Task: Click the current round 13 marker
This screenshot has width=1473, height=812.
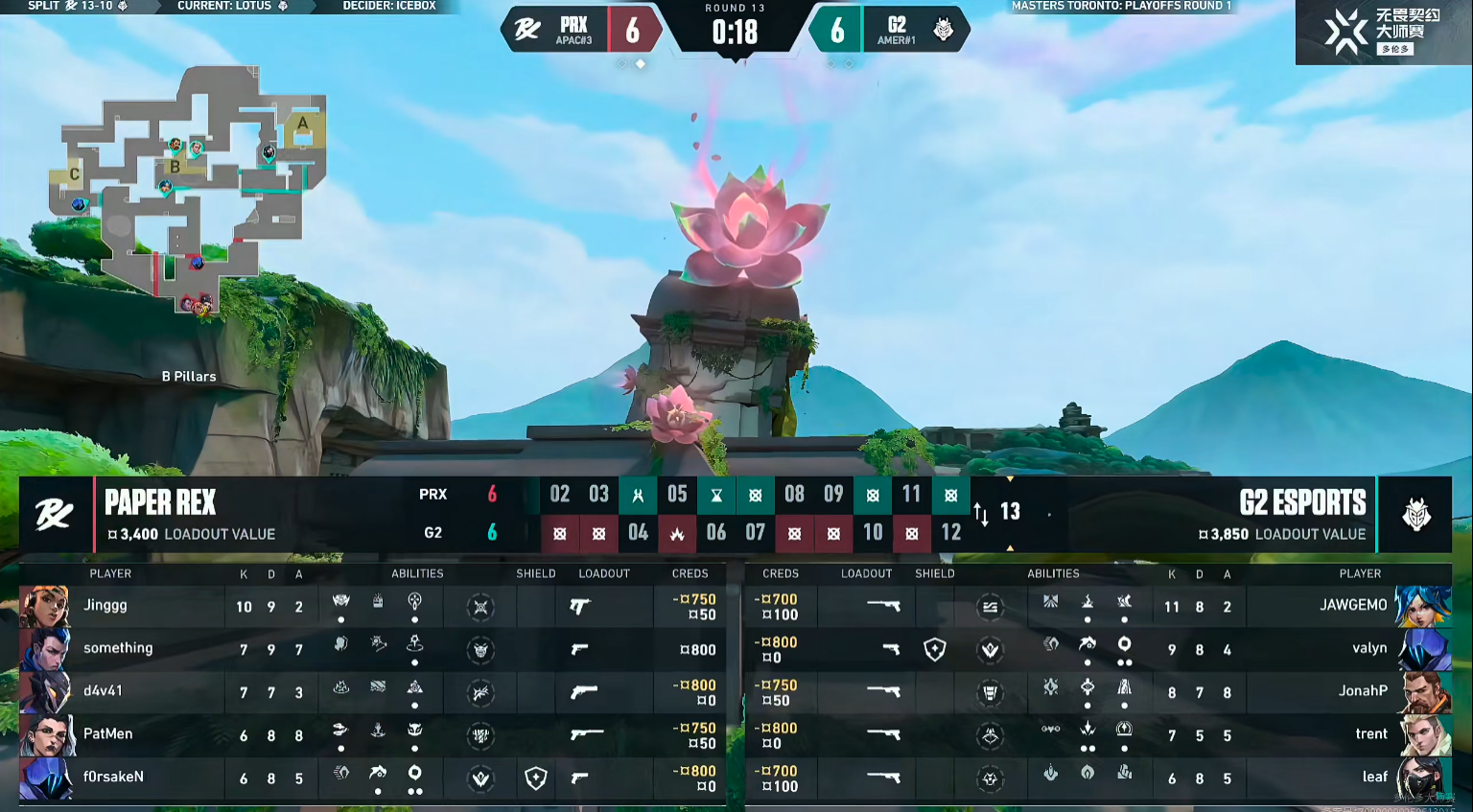Action: [x=1010, y=512]
